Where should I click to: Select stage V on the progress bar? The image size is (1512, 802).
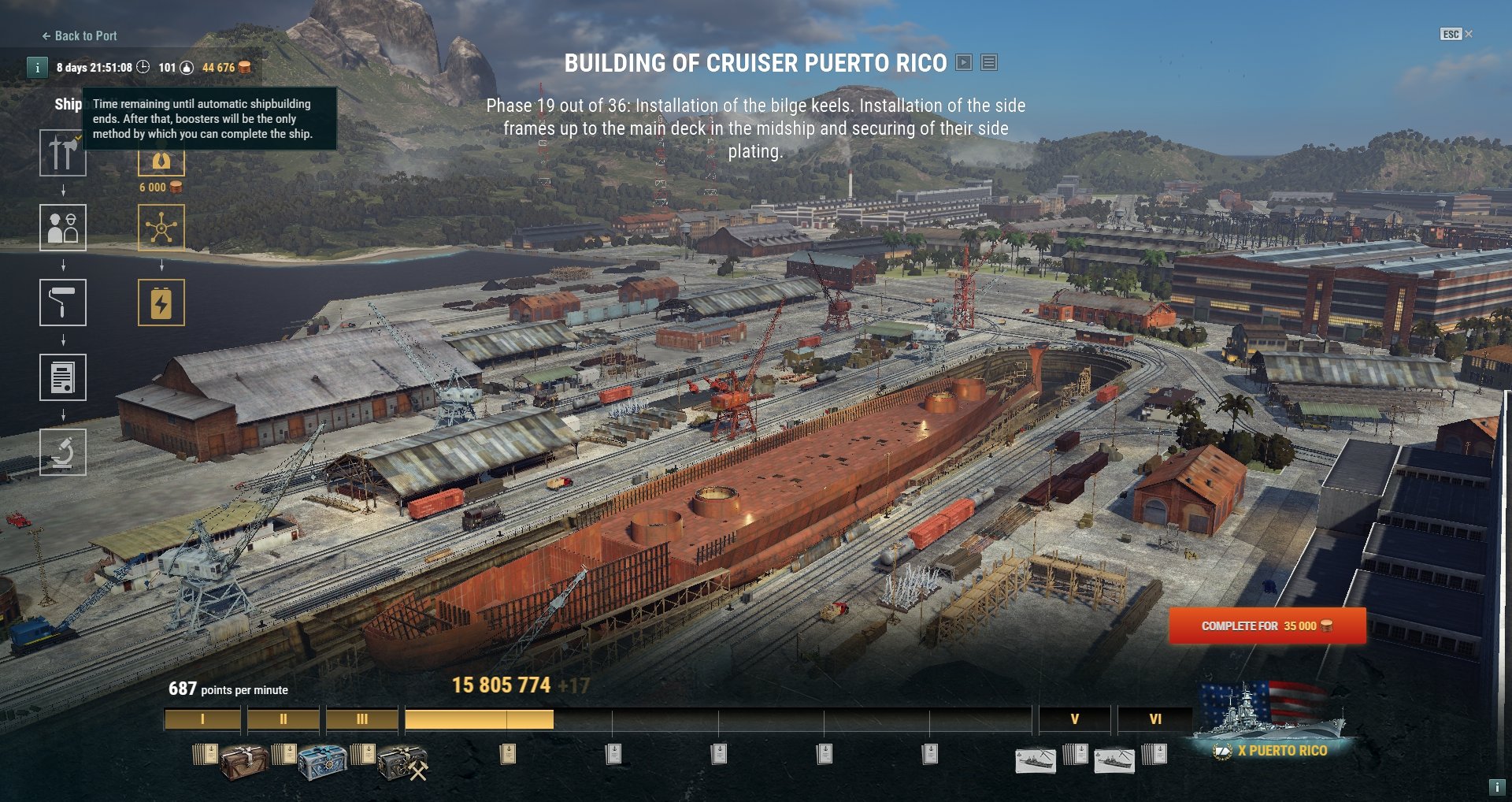point(1074,719)
